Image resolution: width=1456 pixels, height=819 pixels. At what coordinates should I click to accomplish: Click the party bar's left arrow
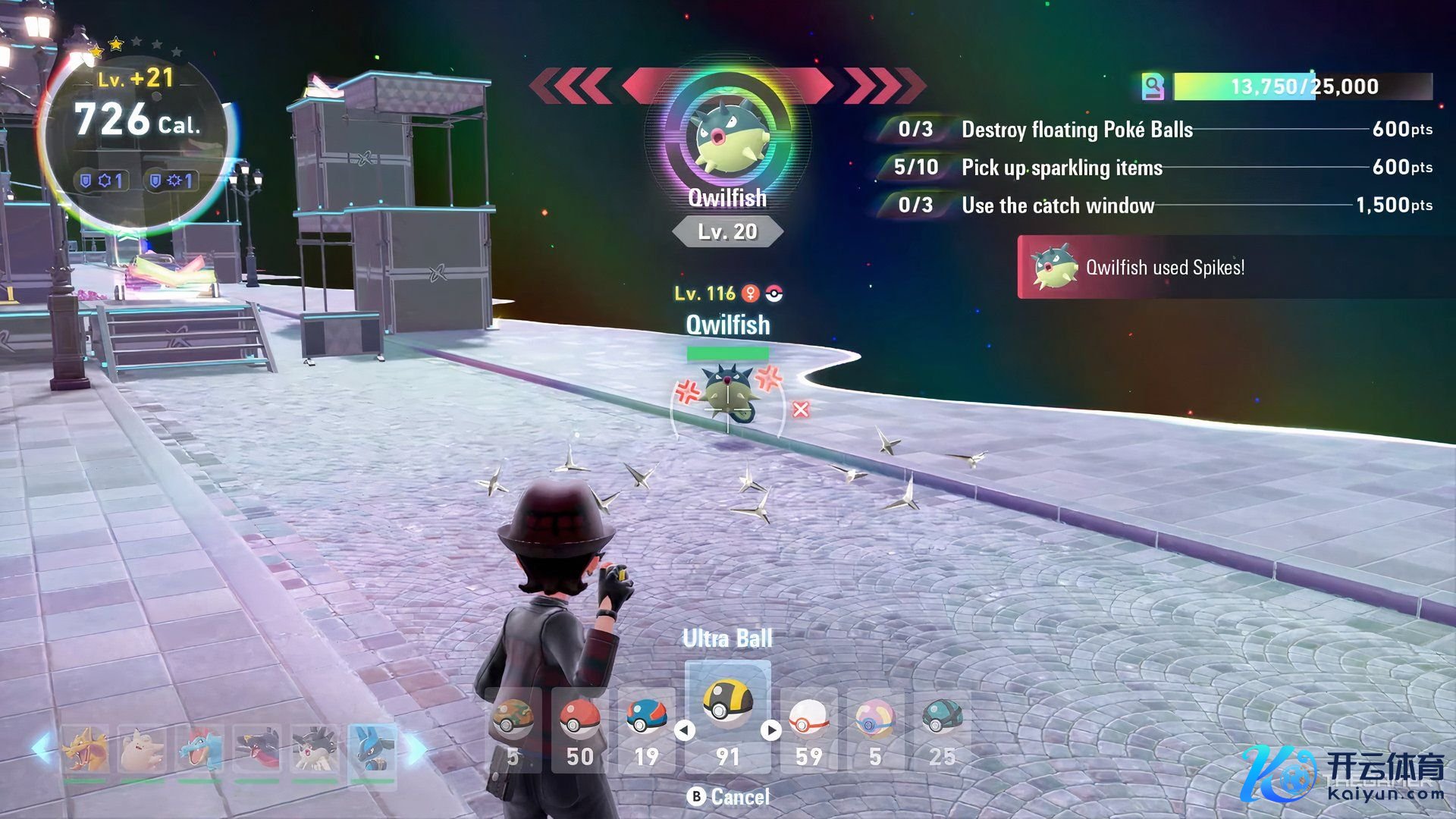tap(40, 748)
